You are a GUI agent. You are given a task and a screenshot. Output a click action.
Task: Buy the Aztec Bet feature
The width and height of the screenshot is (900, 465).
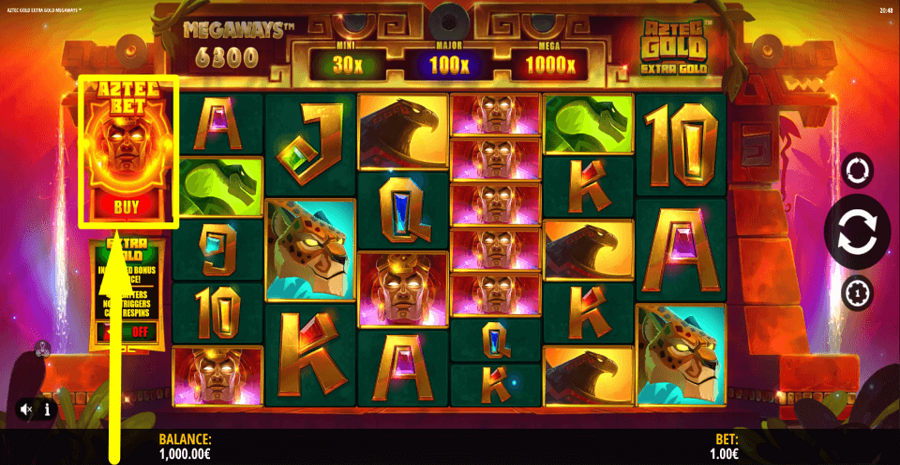tap(127, 208)
